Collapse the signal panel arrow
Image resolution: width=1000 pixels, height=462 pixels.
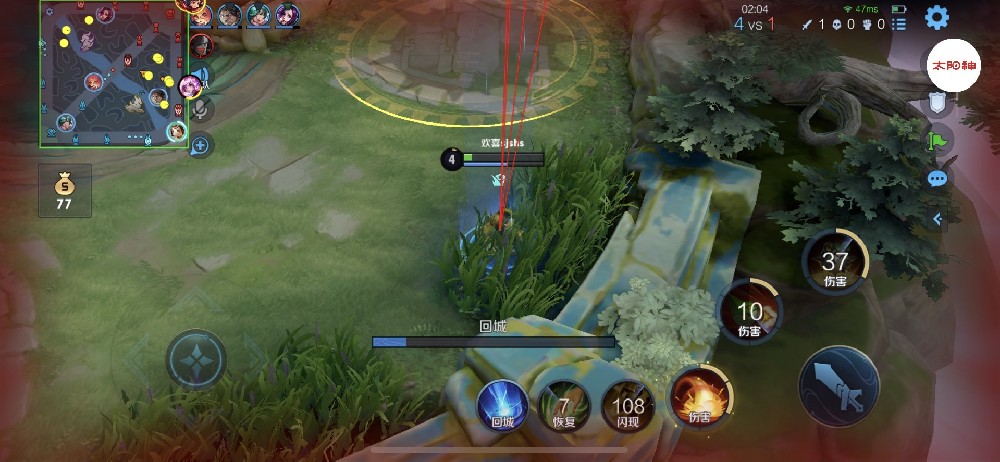coord(937,219)
